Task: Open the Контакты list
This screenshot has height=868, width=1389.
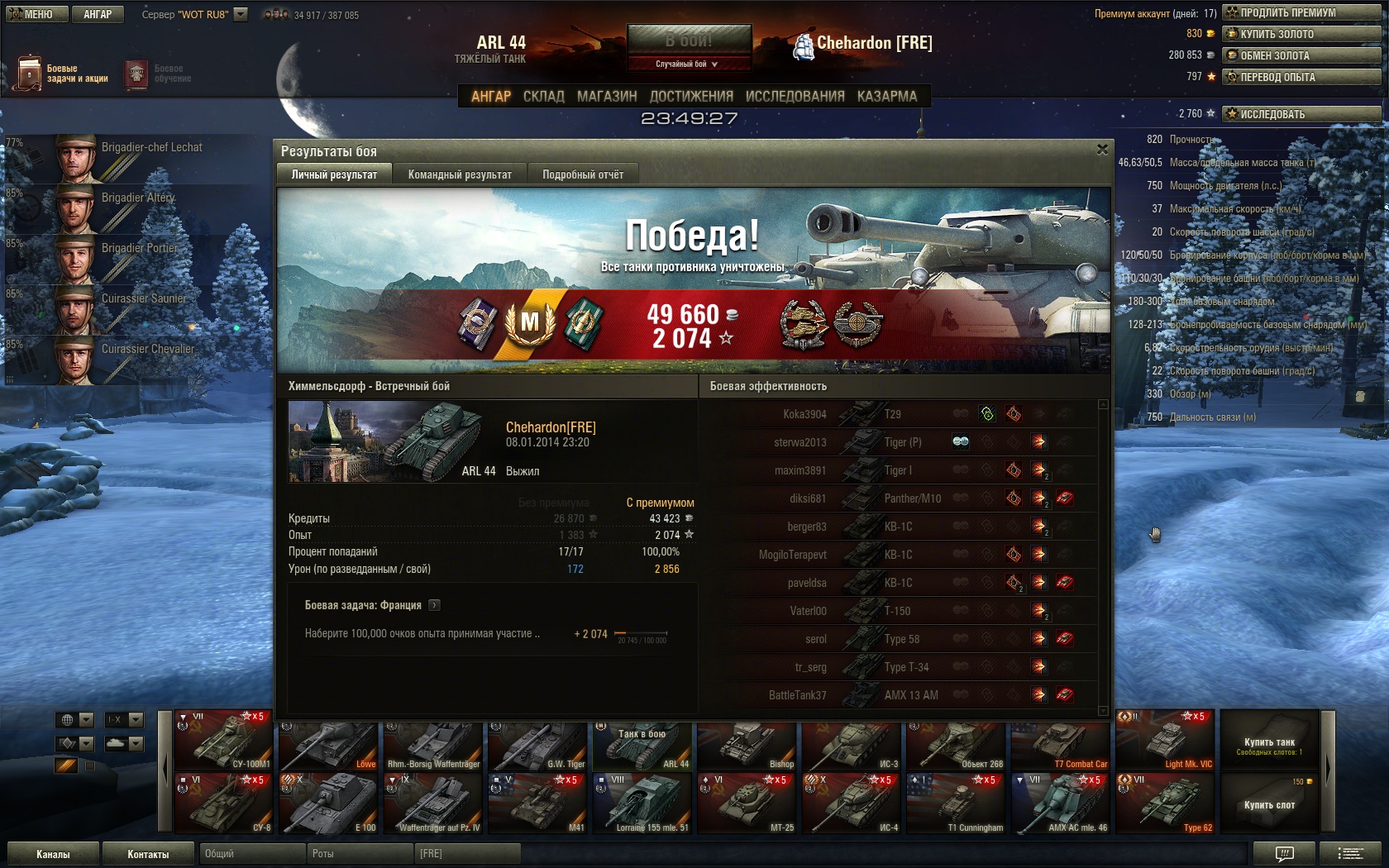Action: pyautogui.click(x=148, y=854)
